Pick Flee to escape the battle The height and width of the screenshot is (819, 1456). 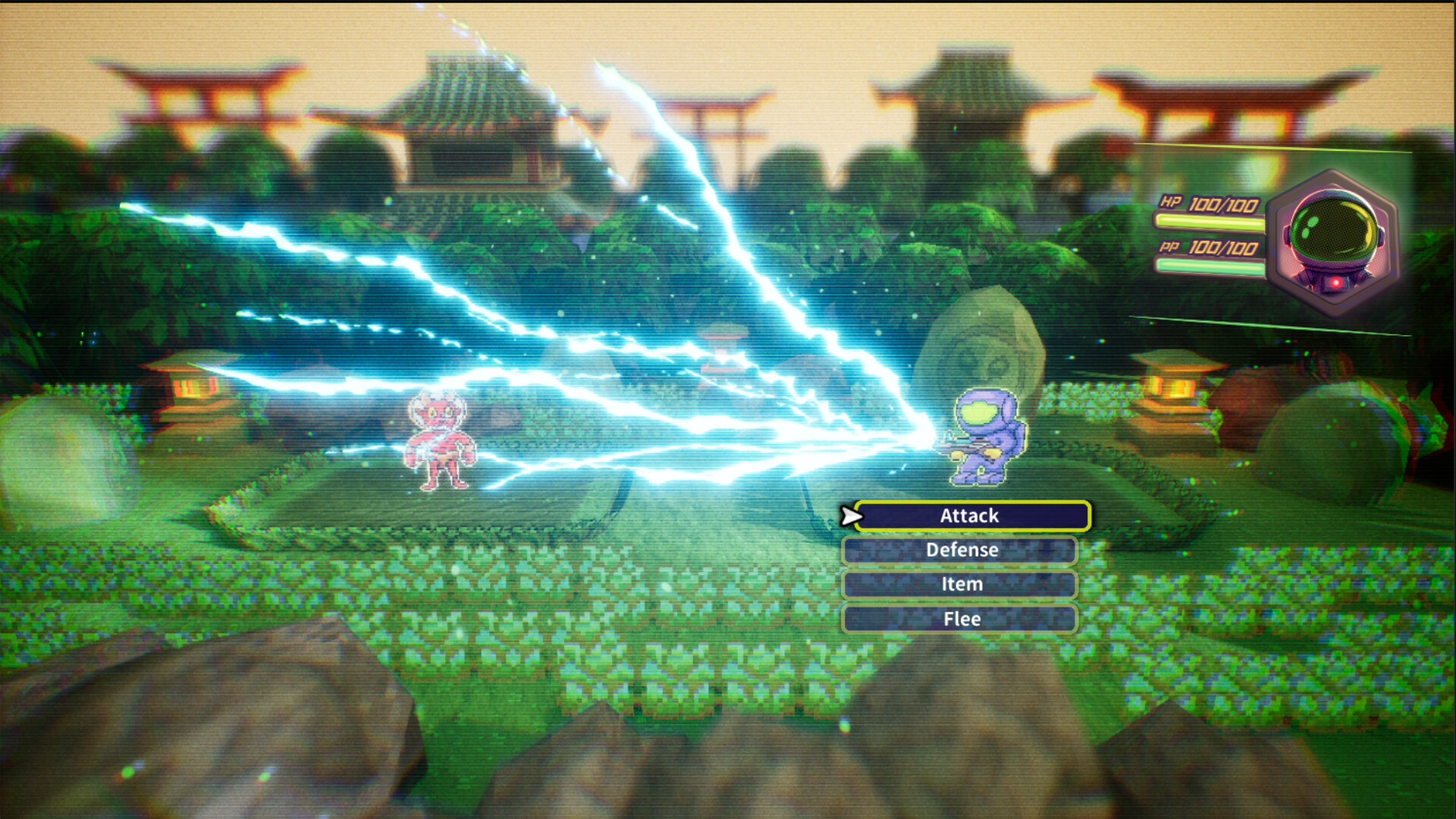pos(960,619)
